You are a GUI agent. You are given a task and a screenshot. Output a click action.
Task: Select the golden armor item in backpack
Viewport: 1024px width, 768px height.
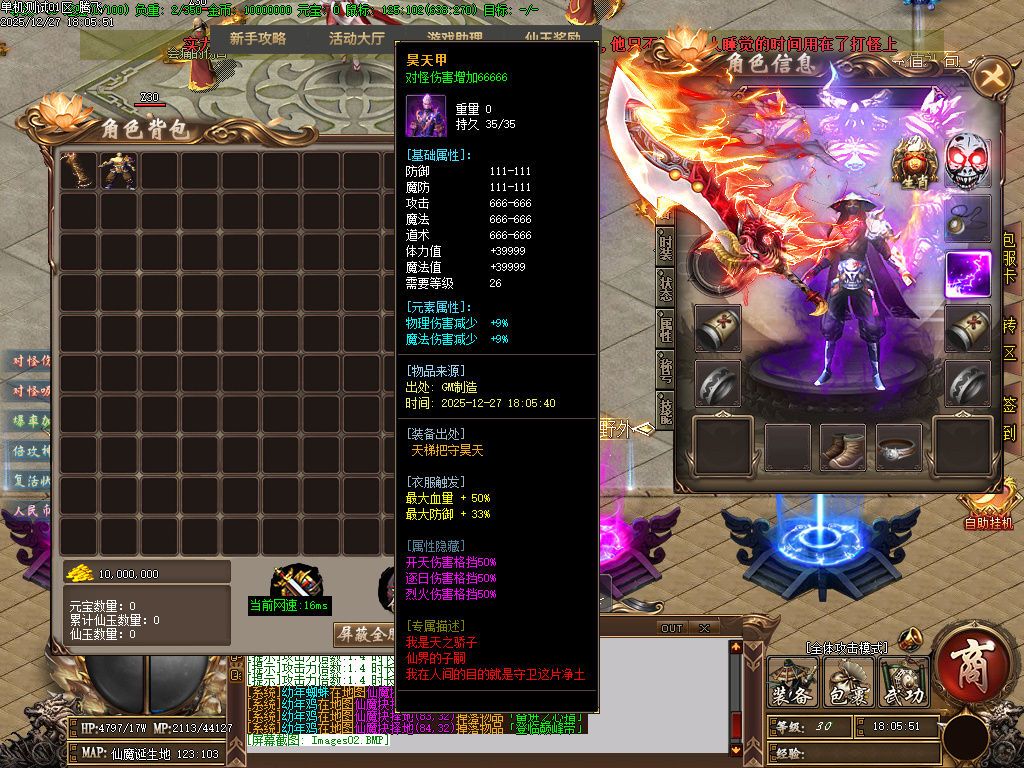tap(120, 170)
